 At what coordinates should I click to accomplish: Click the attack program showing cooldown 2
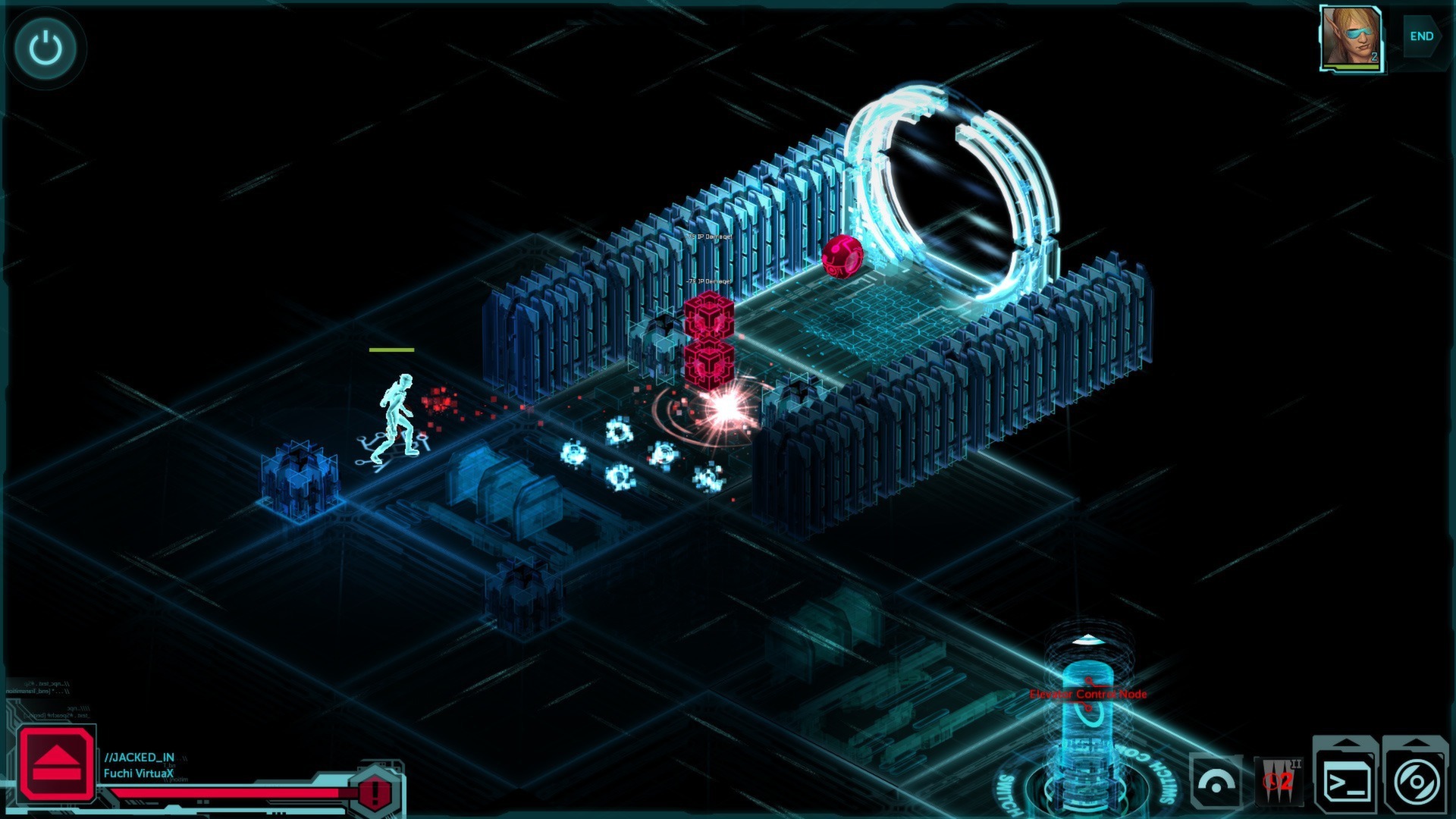[x=1279, y=781]
